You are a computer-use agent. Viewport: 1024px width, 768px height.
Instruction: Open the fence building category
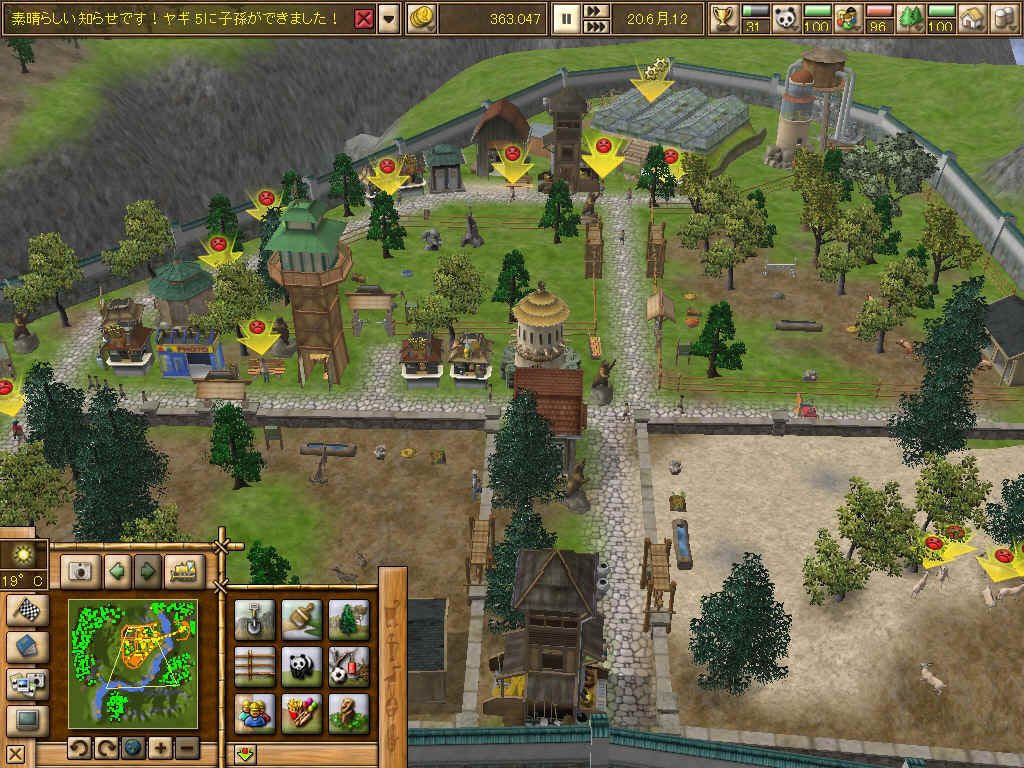(255, 666)
